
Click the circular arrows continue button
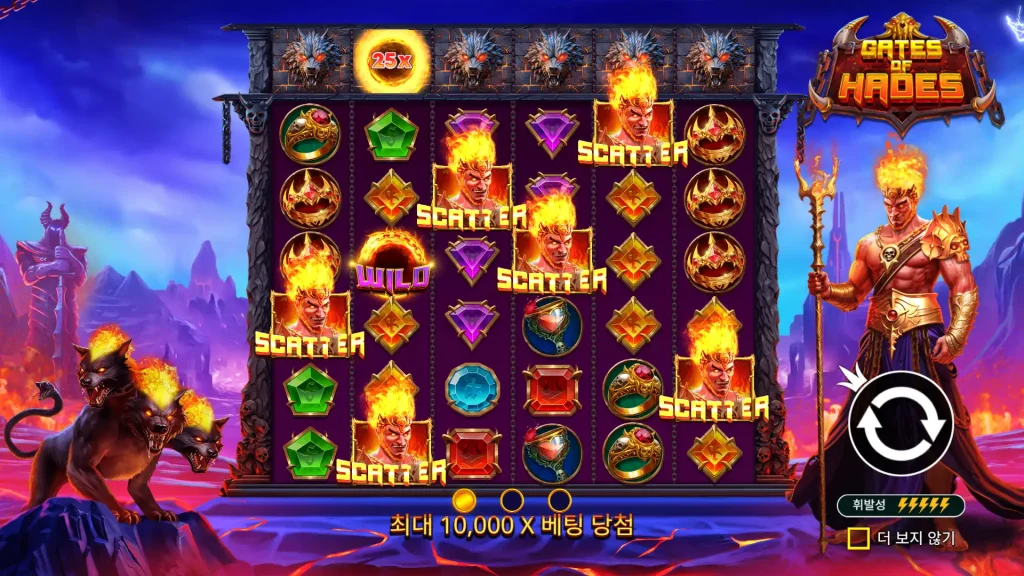click(x=900, y=423)
